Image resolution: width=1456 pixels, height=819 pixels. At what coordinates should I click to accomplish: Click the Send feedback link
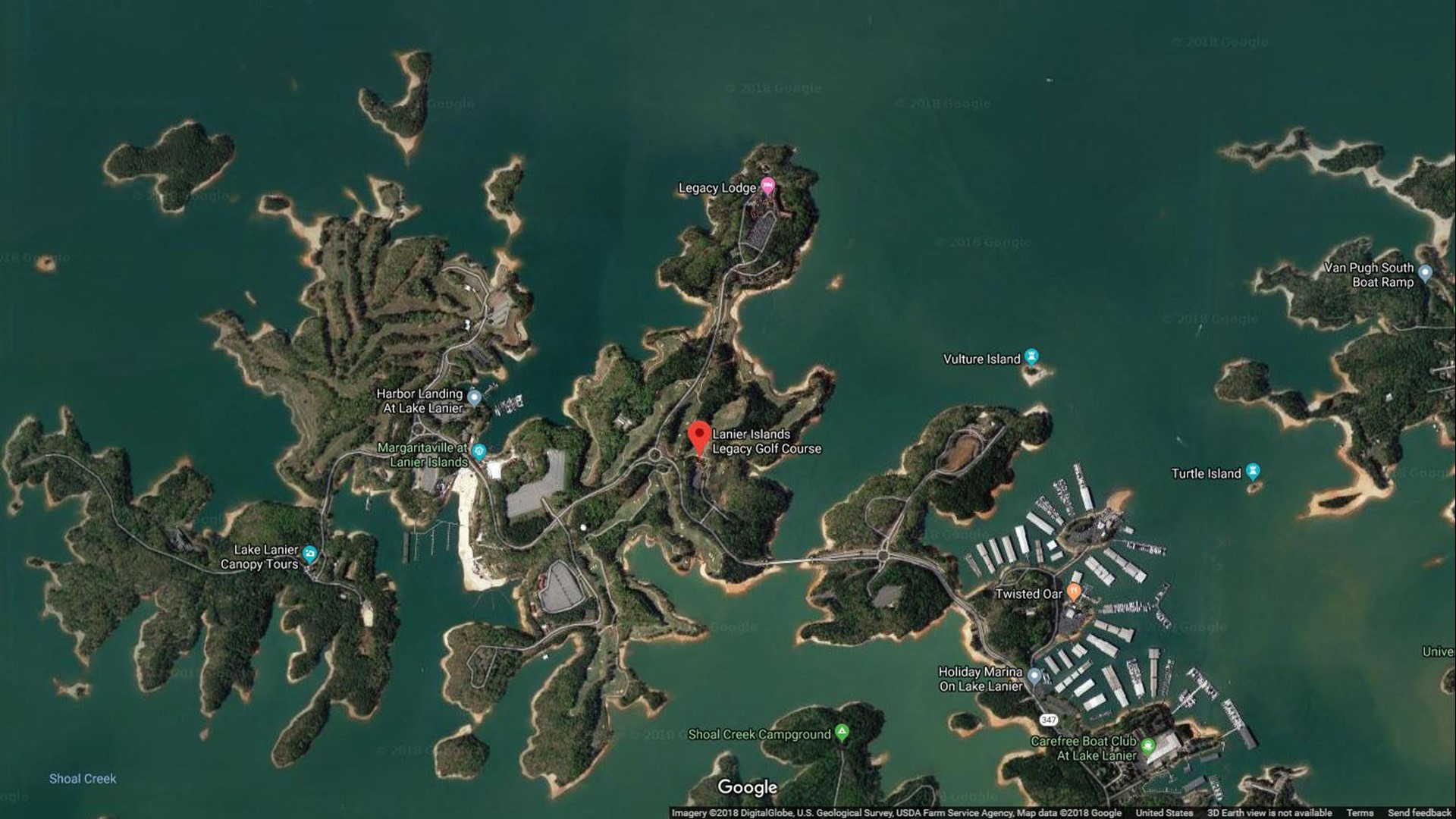[x=1419, y=813]
